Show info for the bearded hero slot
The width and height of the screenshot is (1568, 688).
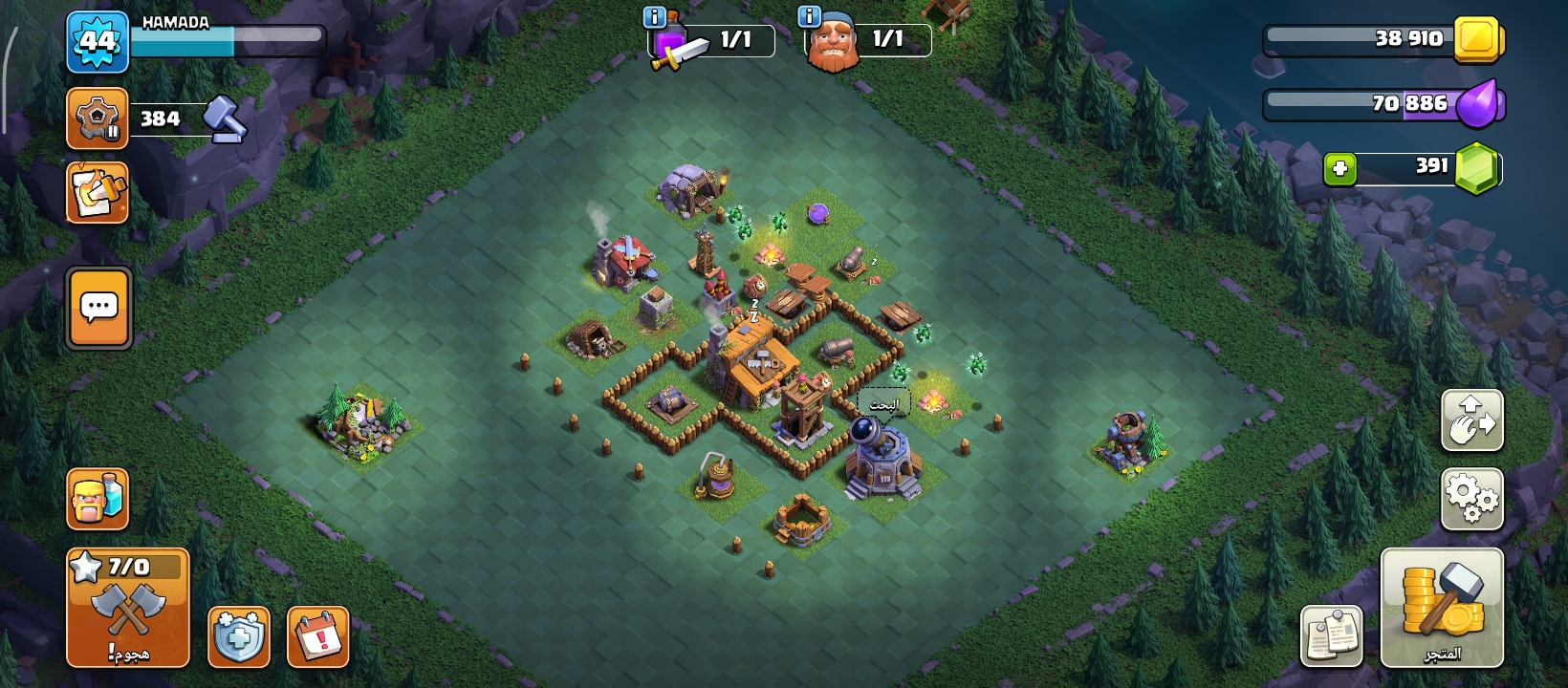pyautogui.click(x=809, y=16)
